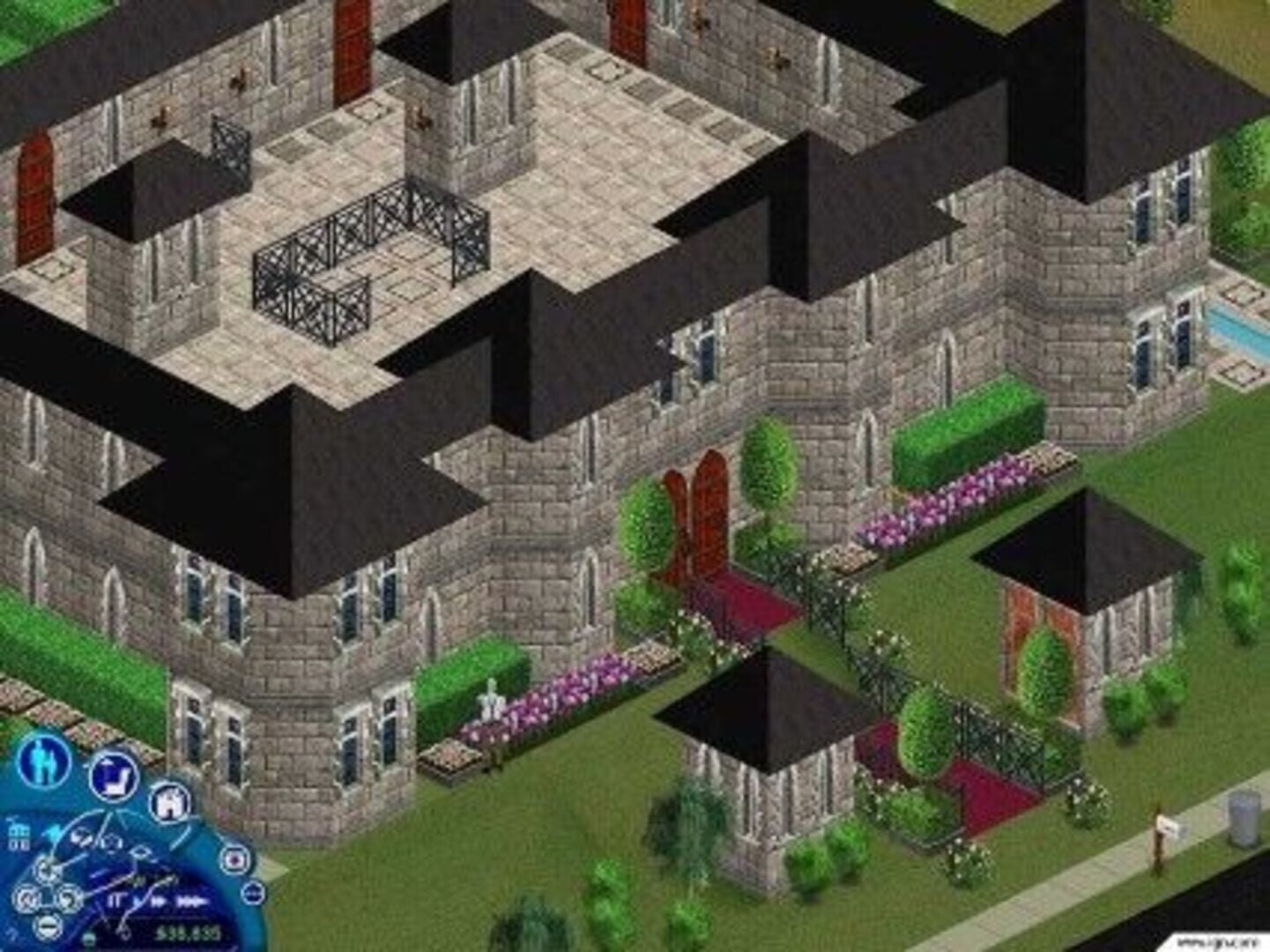Enter Build mode using the house icon
The height and width of the screenshot is (952, 1270).
tap(170, 803)
